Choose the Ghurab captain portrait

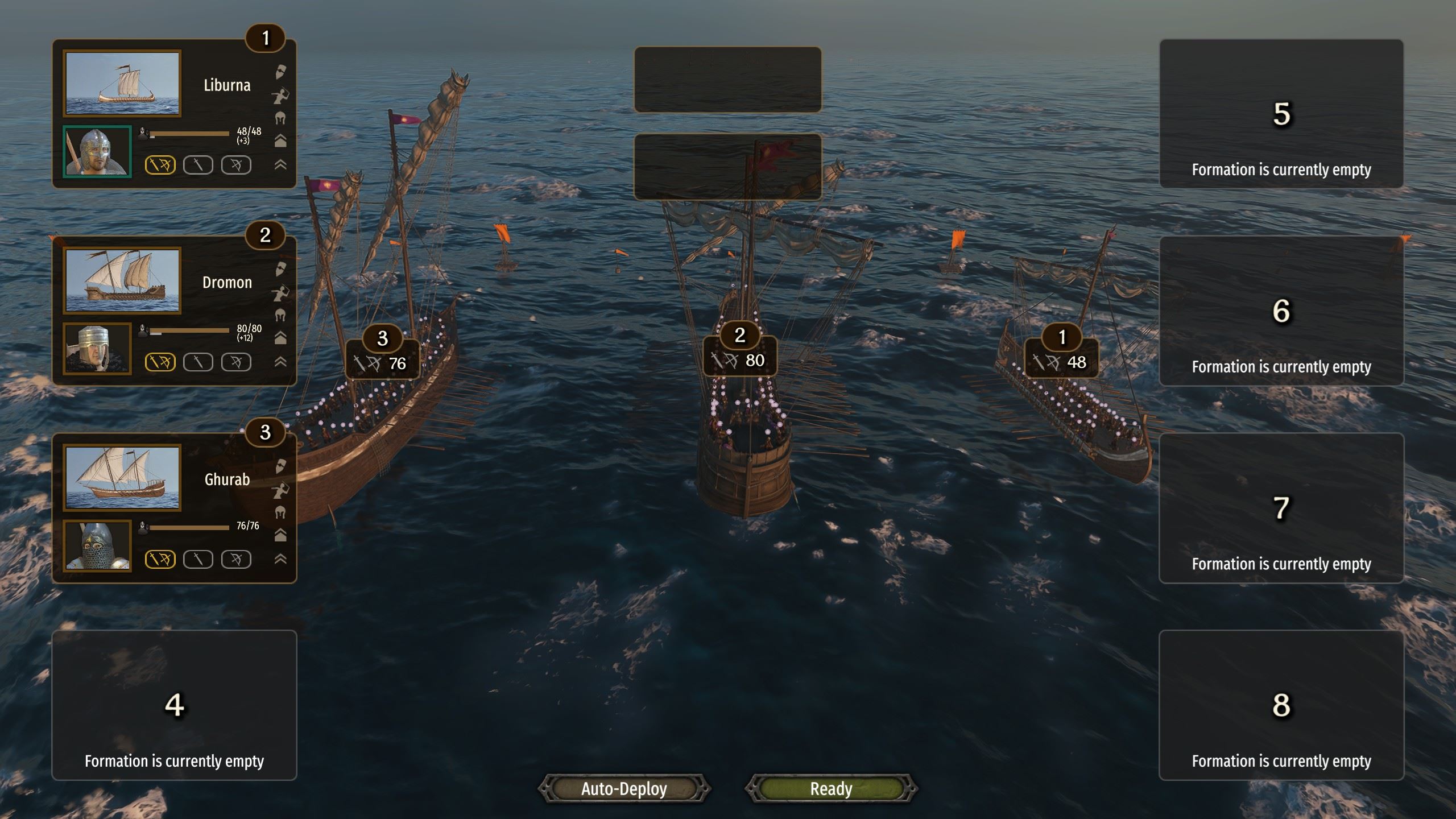pyautogui.click(x=97, y=546)
